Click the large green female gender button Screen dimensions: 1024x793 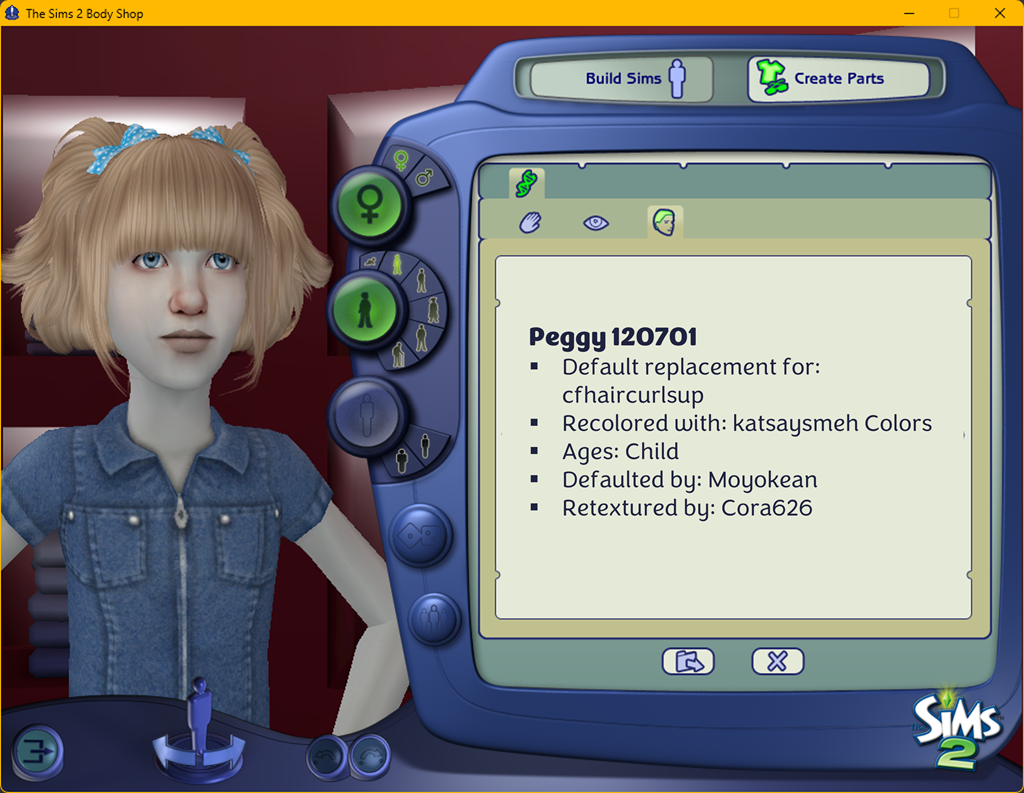click(x=369, y=205)
